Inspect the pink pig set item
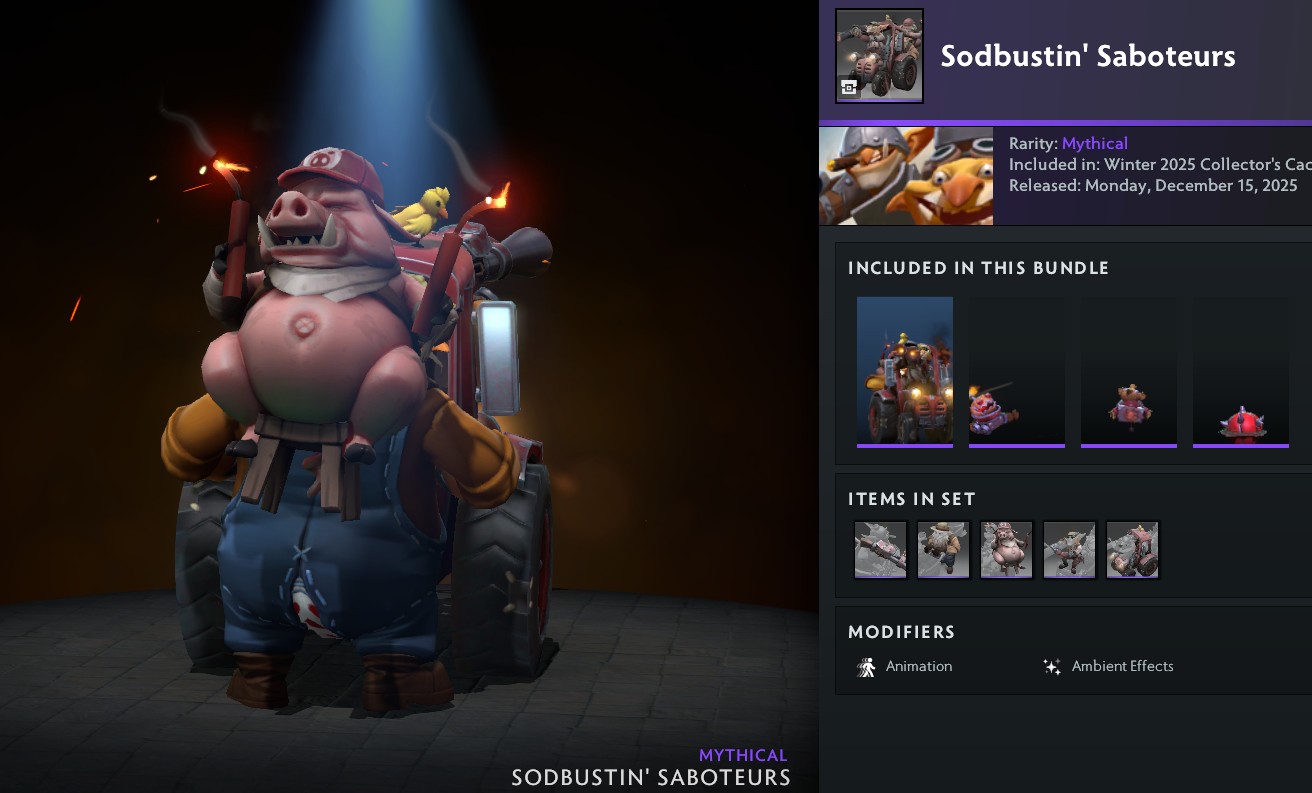1312x793 pixels. [x=1006, y=550]
